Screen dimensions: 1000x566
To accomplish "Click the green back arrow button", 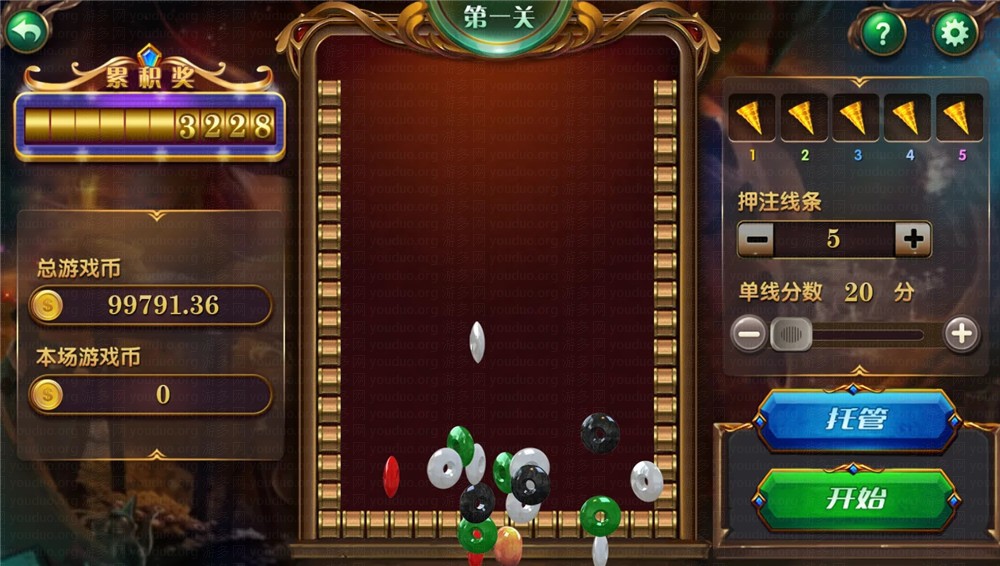I will 28,32.
